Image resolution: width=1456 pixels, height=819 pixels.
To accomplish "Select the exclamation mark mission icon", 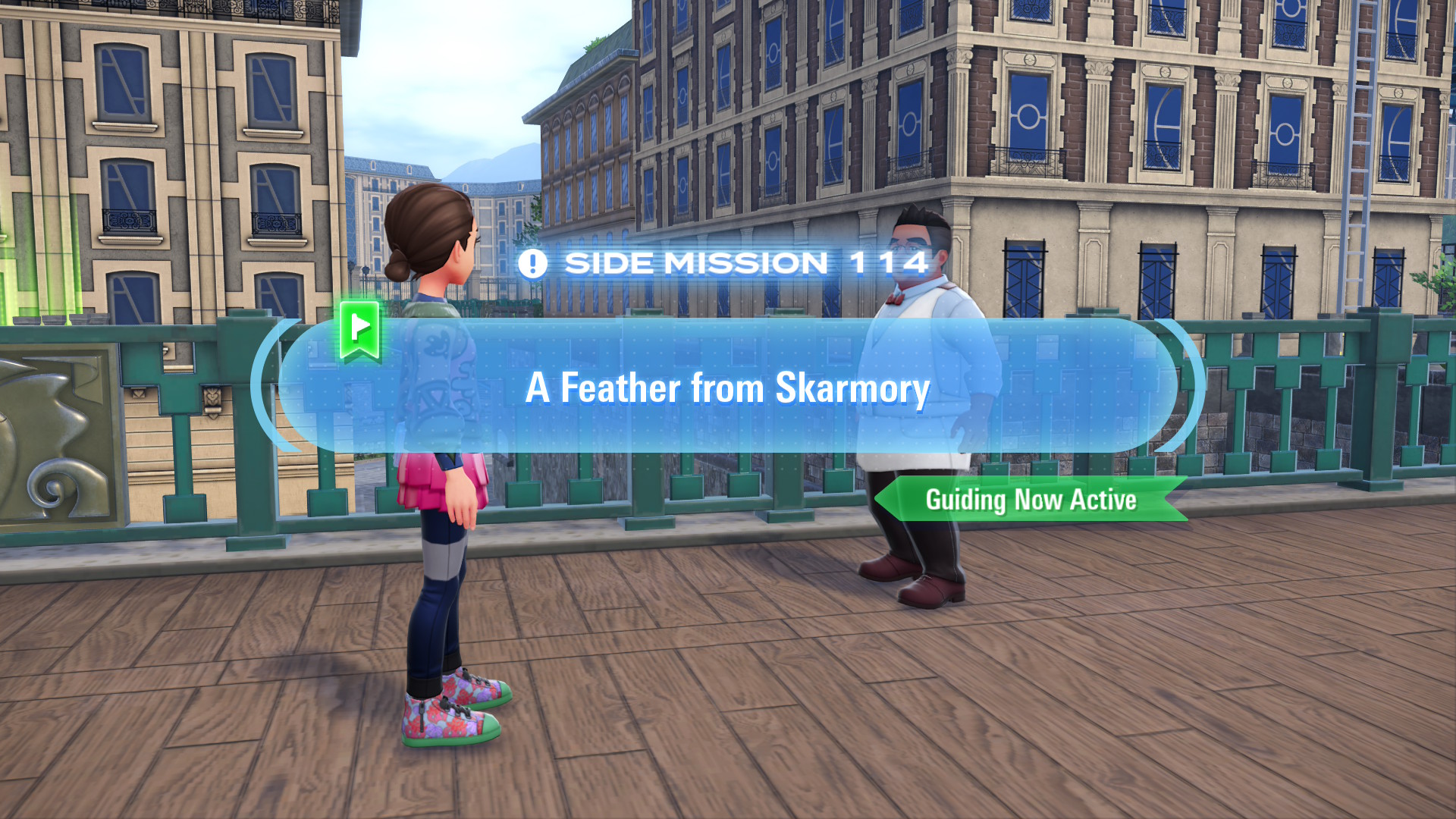I will coord(535,263).
